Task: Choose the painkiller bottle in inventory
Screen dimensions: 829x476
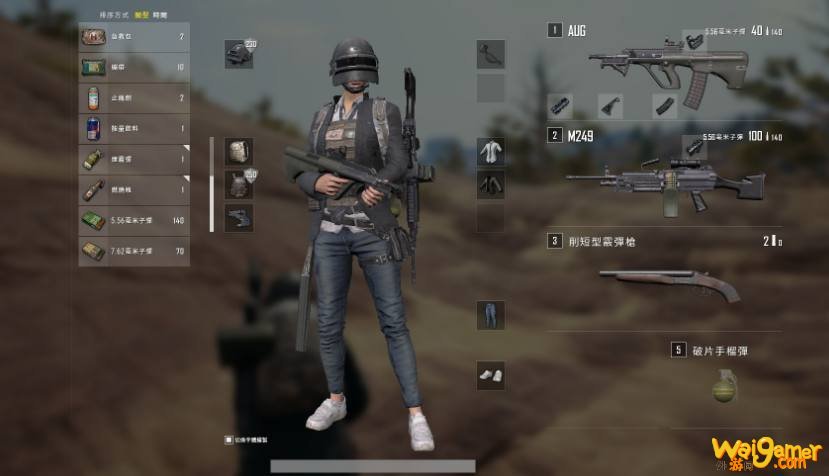Action: pos(133,98)
